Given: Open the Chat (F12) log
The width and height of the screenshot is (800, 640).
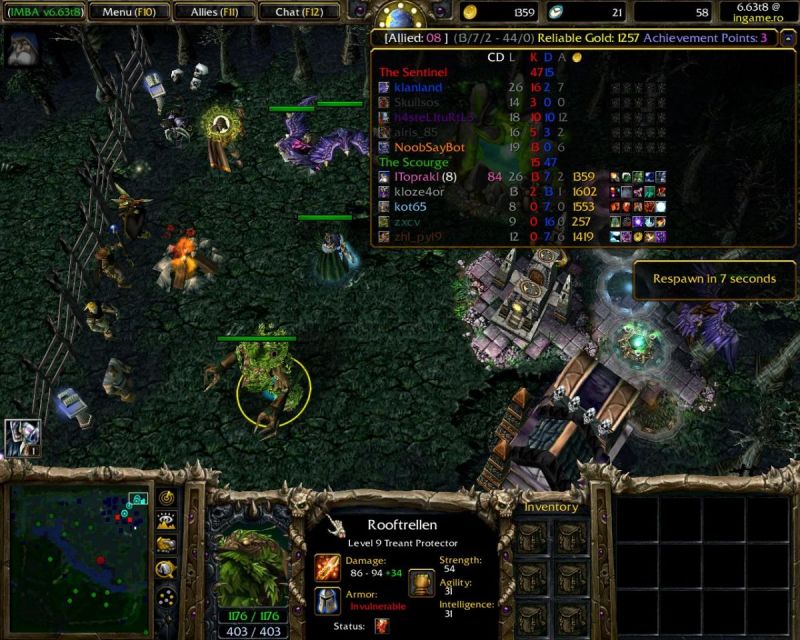Looking at the screenshot, I should (297, 12).
